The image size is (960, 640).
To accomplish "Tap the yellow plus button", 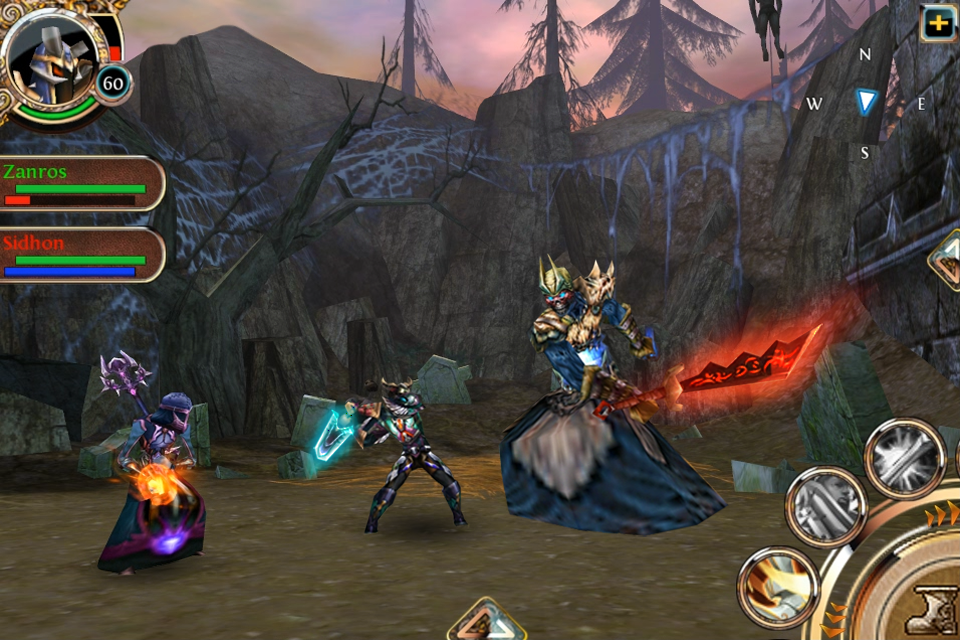I will (x=938, y=22).
